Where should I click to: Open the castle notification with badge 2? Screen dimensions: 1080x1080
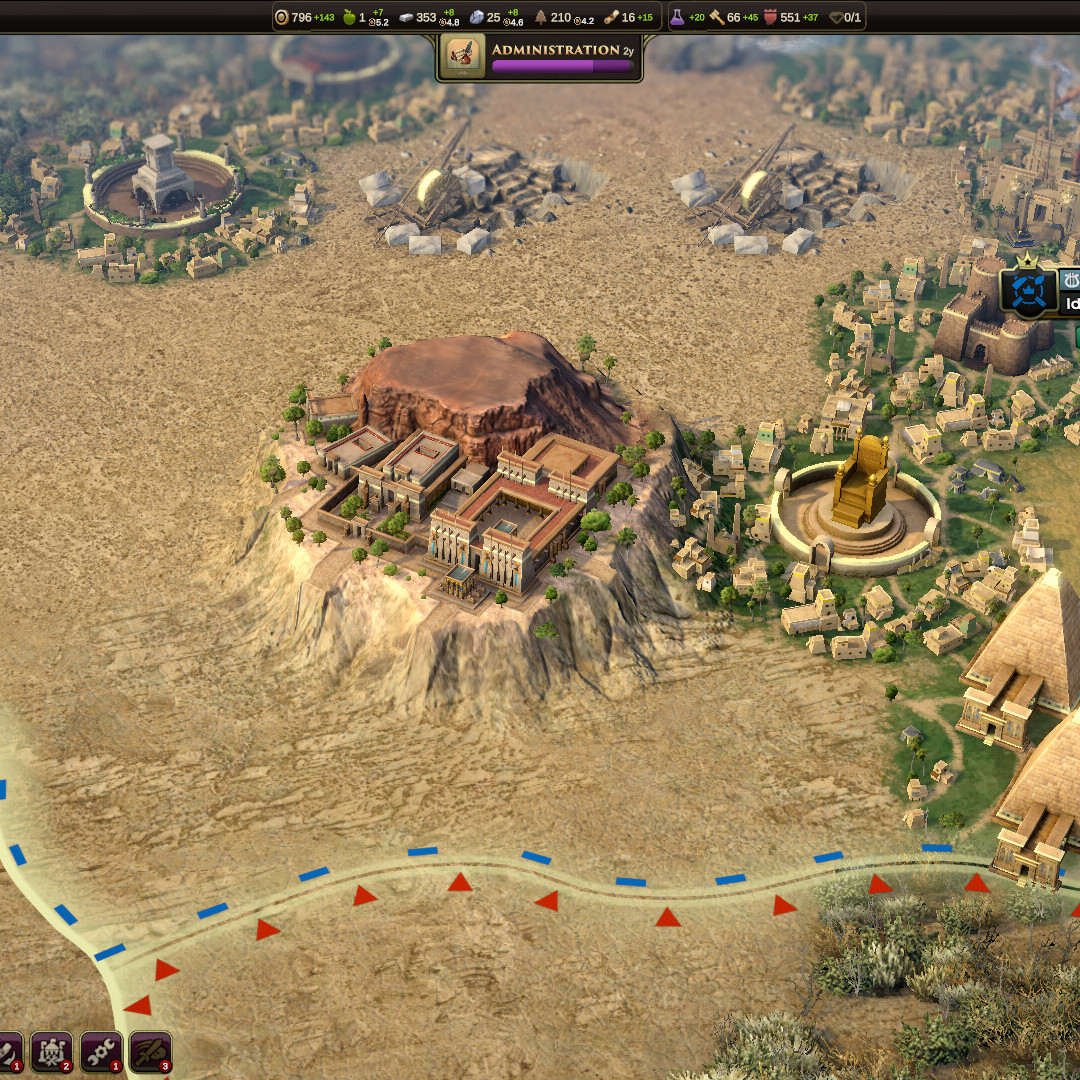tap(51, 1051)
